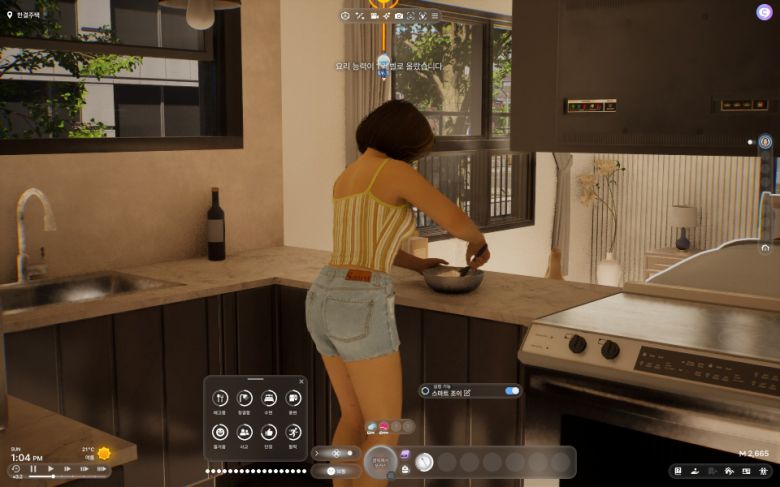
Task: Click the video camera icon in top toolbar
Action: [375, 16]
